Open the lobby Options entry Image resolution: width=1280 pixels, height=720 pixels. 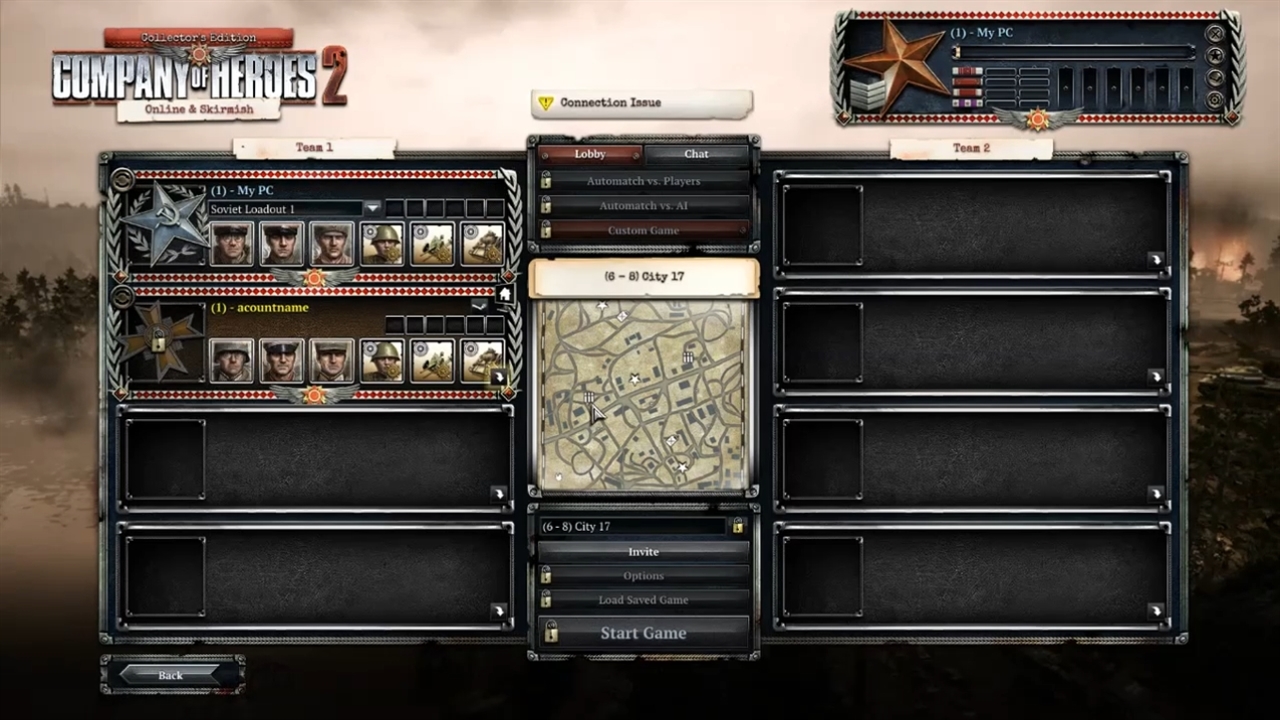[x=643, y=576]
